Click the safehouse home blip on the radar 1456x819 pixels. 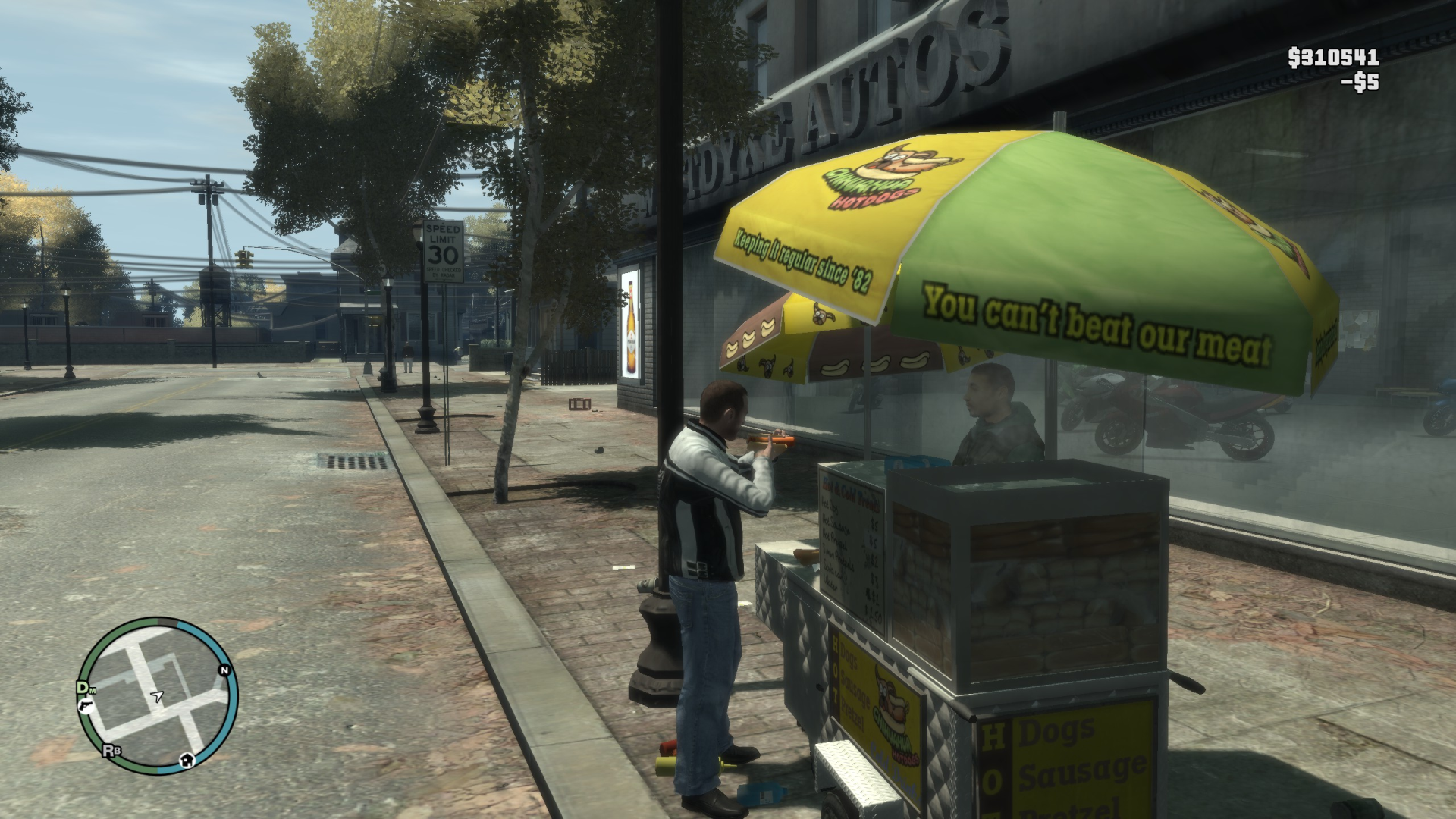pos(187,761)
